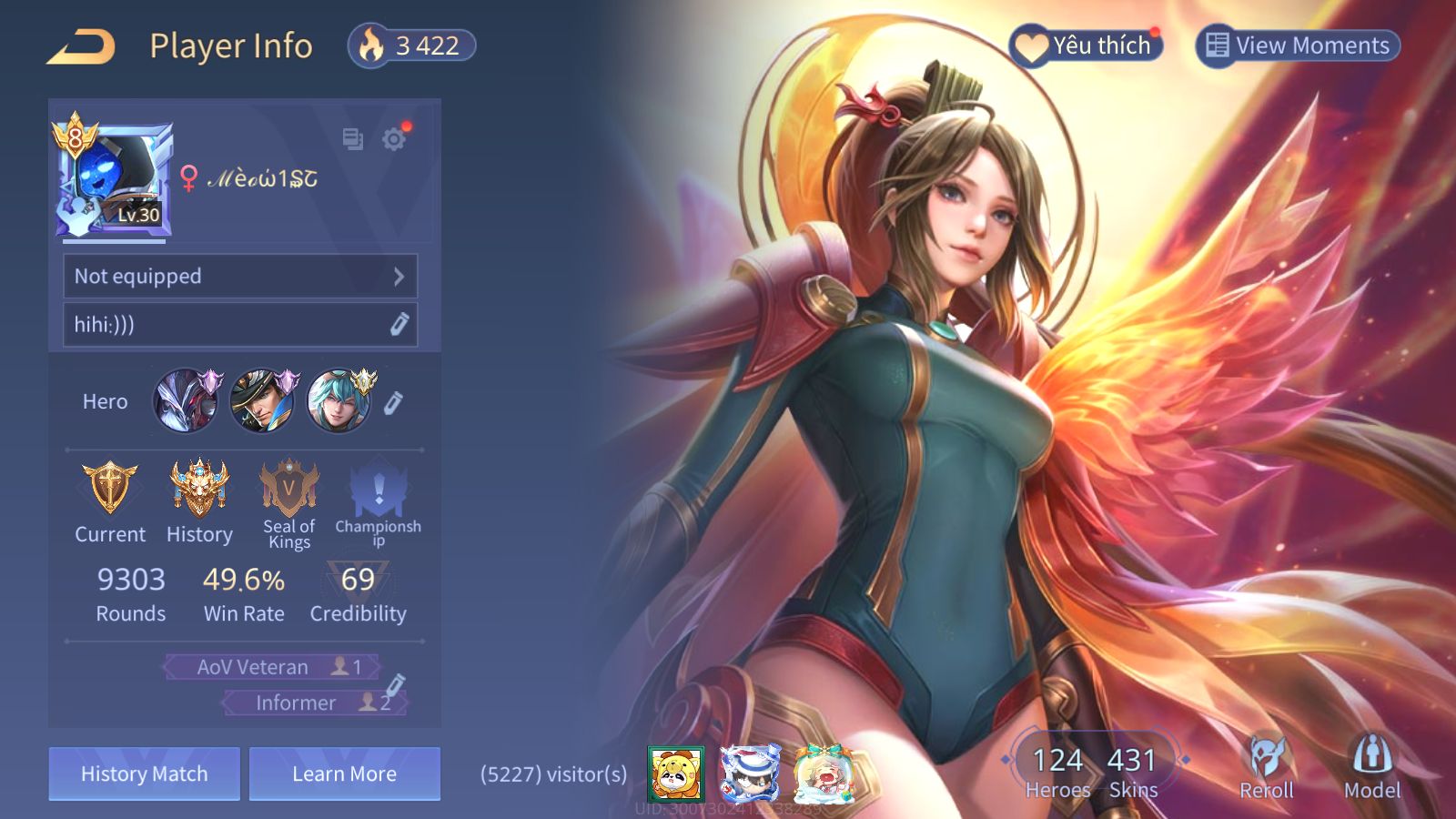Open the Not equipped title selector

click(x=240, y=276)
